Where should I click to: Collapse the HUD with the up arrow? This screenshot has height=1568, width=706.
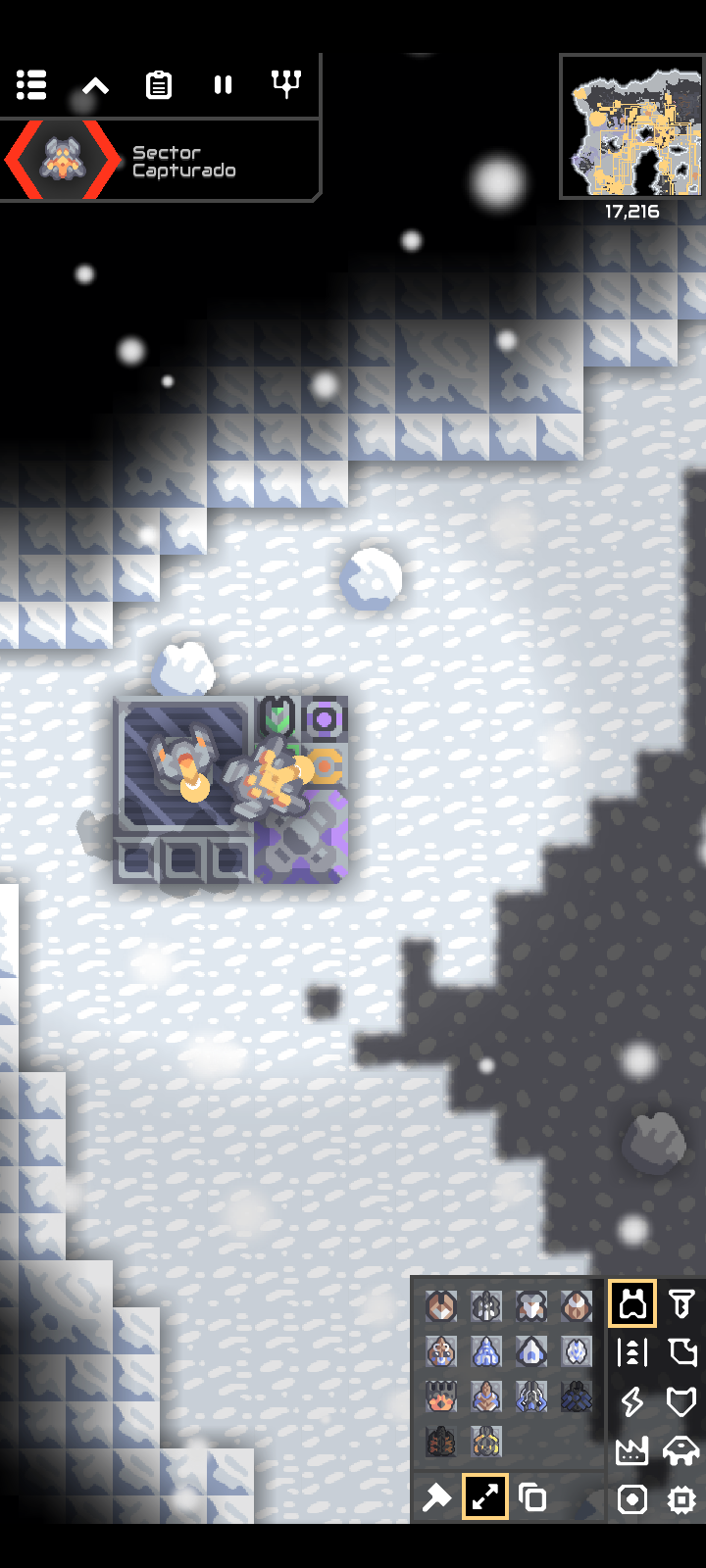pyautogui.click(x=95, y=85)
